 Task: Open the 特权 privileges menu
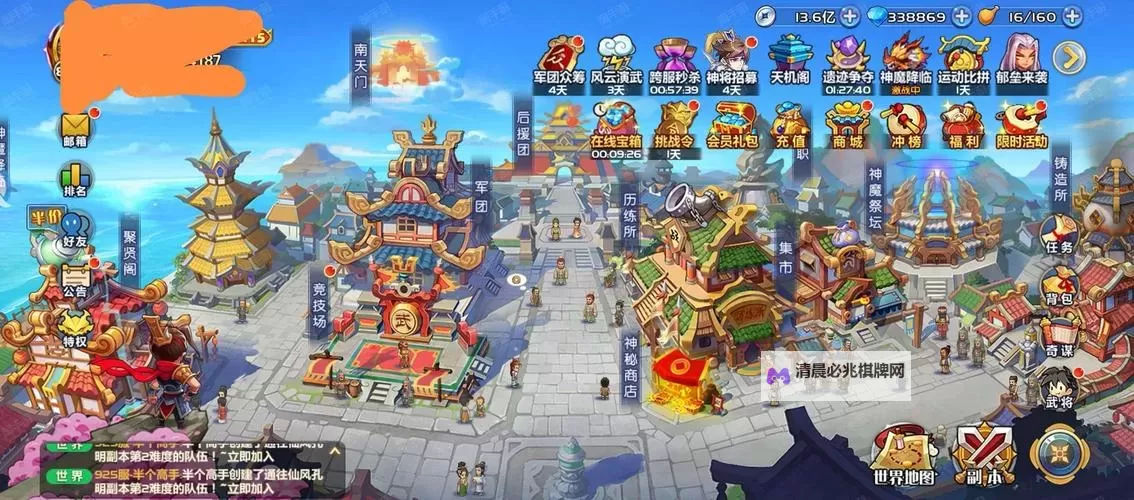(76, 328)
